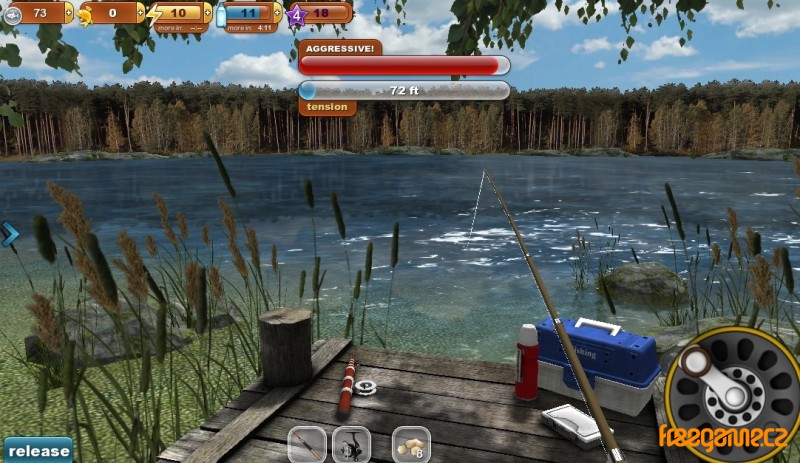The height and width of the screenshot is (463, 800).
Task: Click the release button
Action: (37, 450)
